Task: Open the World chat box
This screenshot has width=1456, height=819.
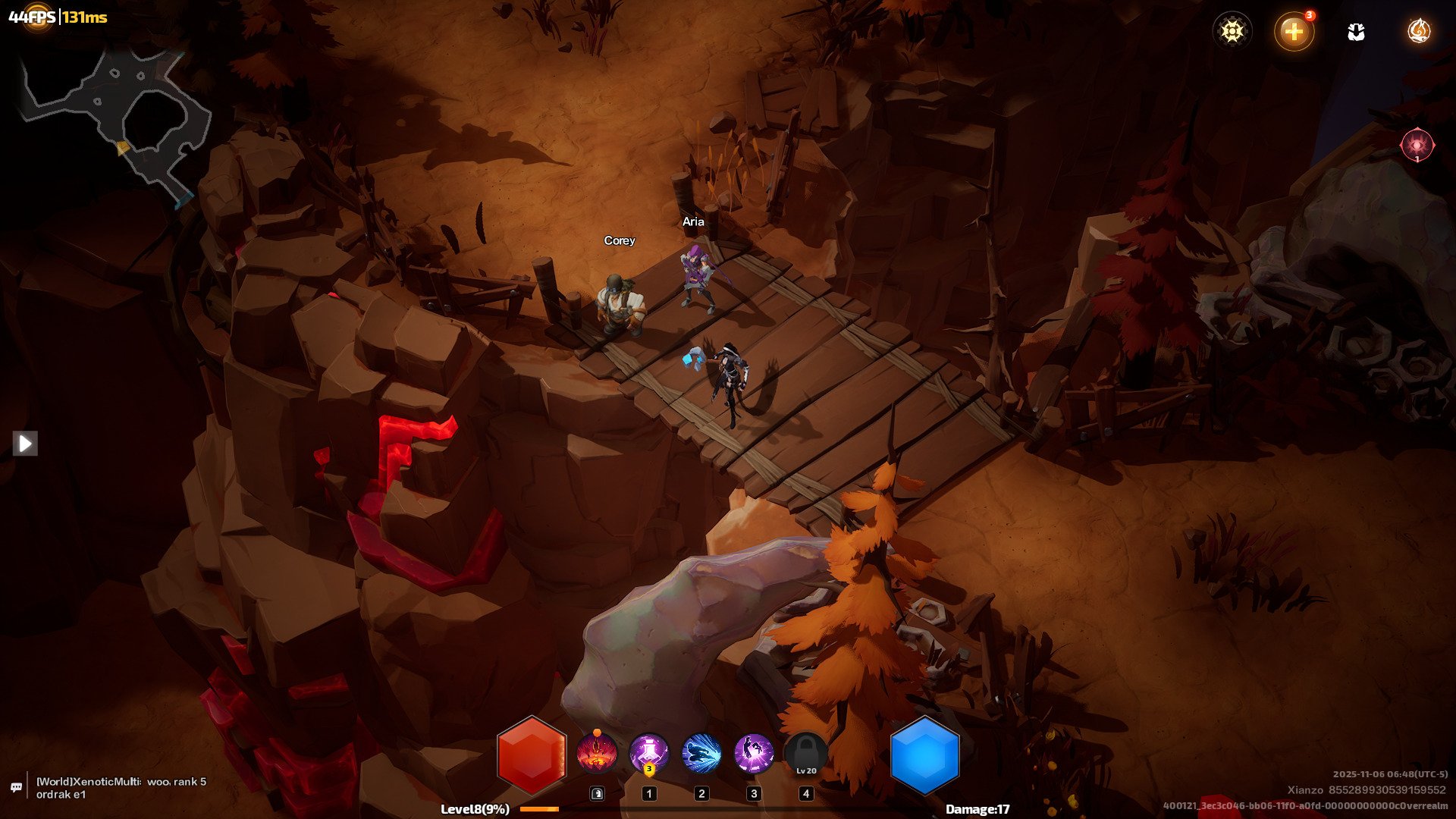Action: click(121, 788)
